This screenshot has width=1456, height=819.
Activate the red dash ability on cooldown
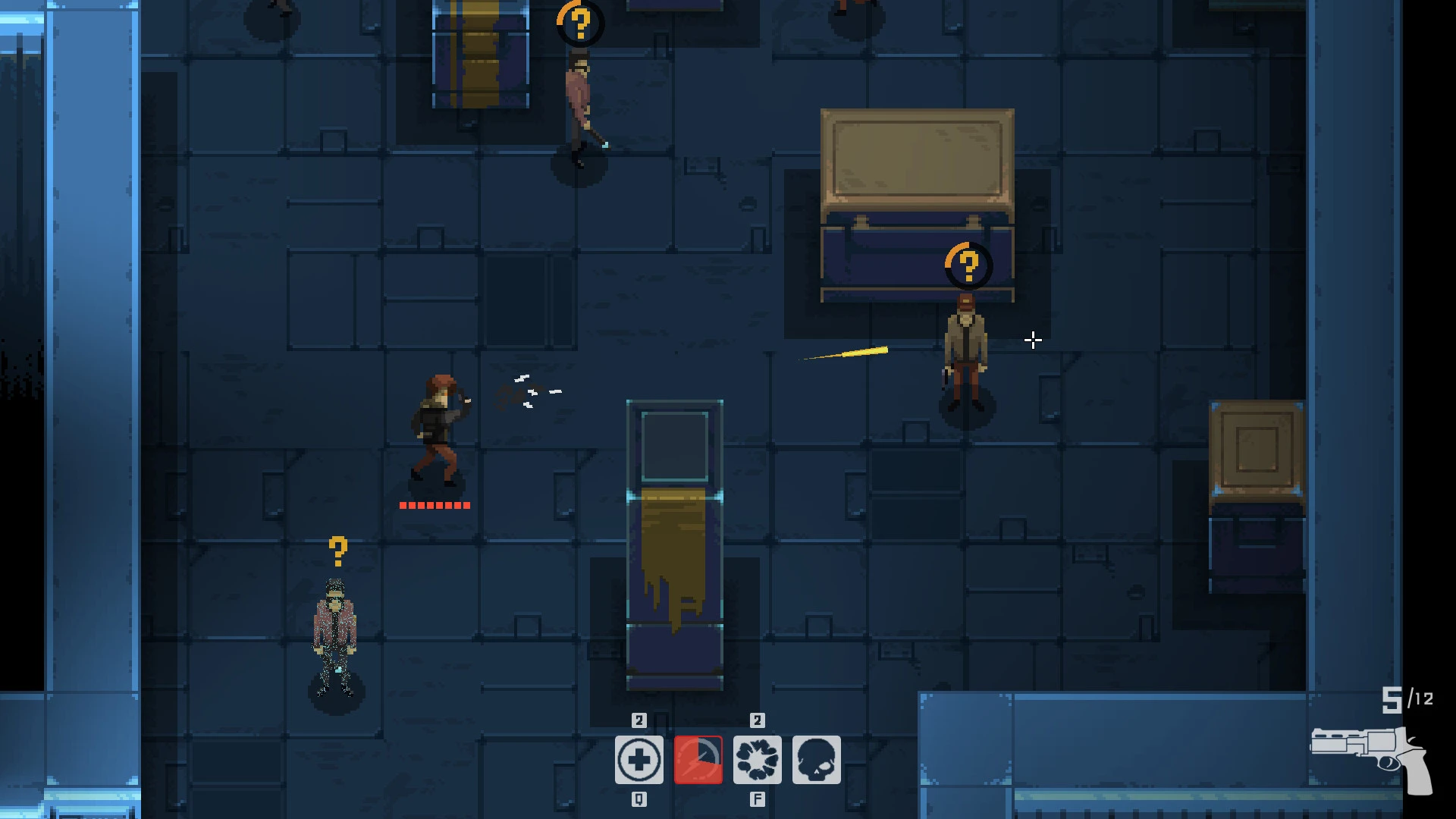pyautogui.click(x=698, y=758)
